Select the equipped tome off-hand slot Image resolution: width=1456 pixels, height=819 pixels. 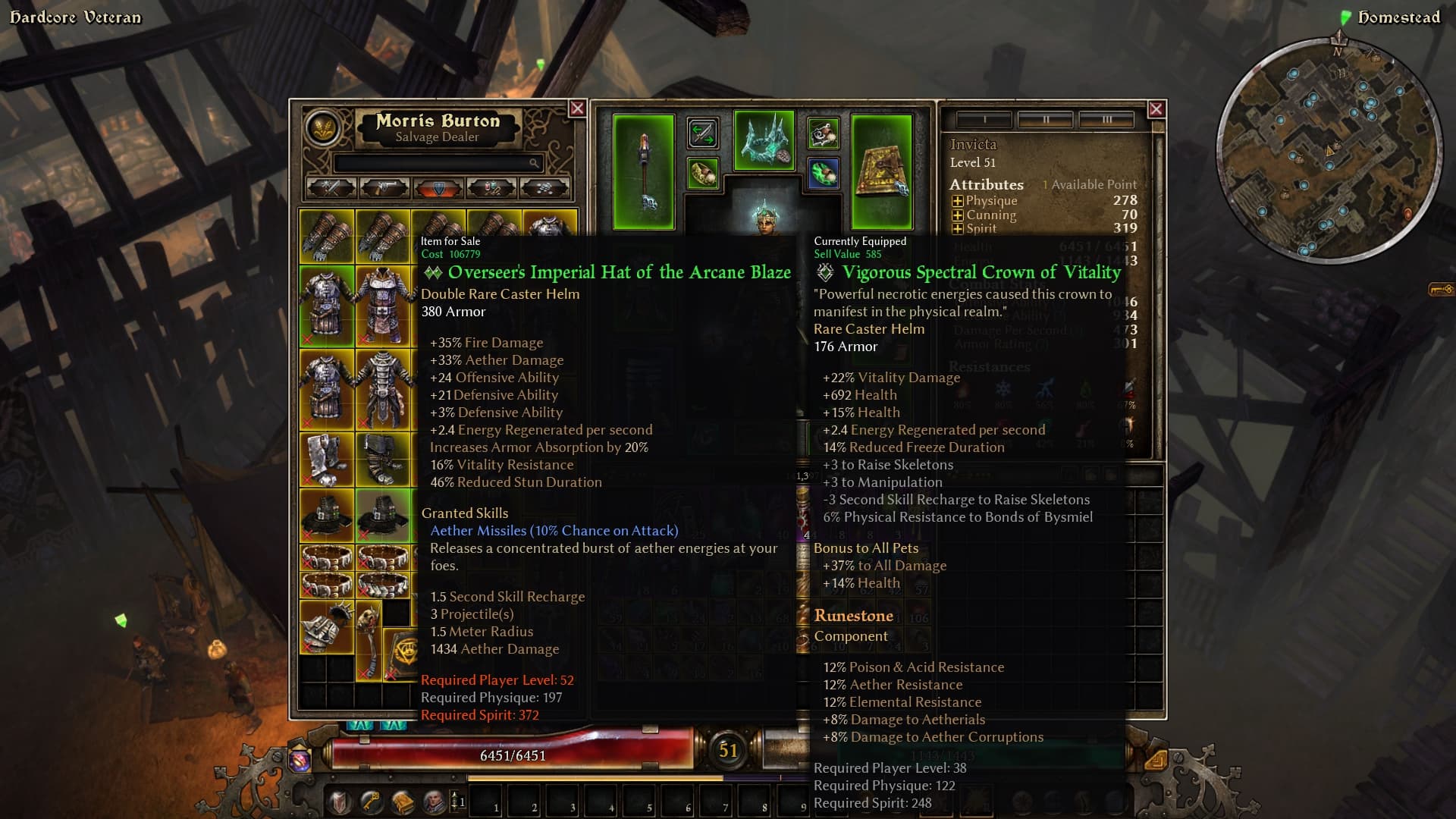pyautogui.click(x=881, y=171)
